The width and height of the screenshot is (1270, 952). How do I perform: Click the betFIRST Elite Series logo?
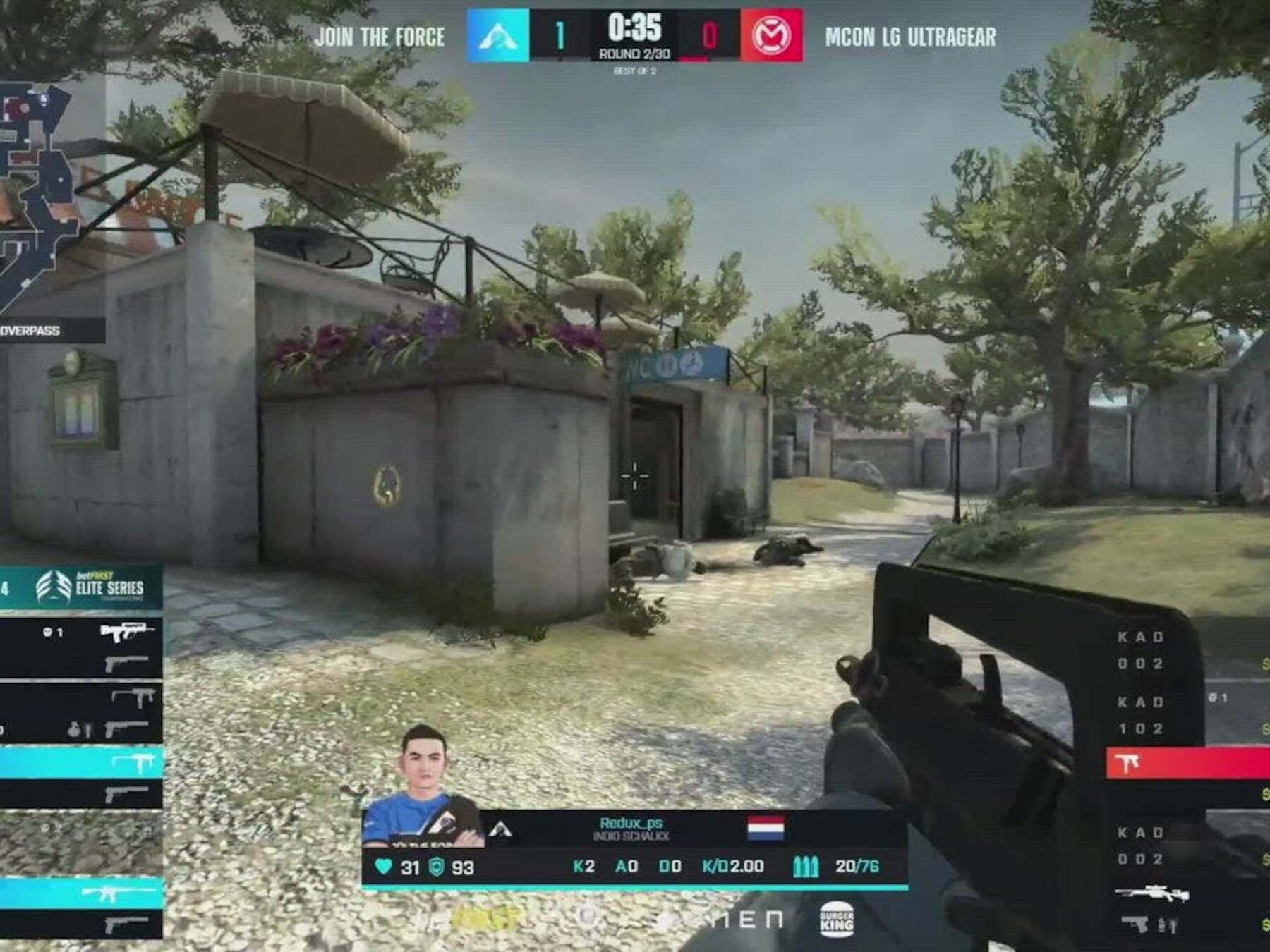point(90,587)
